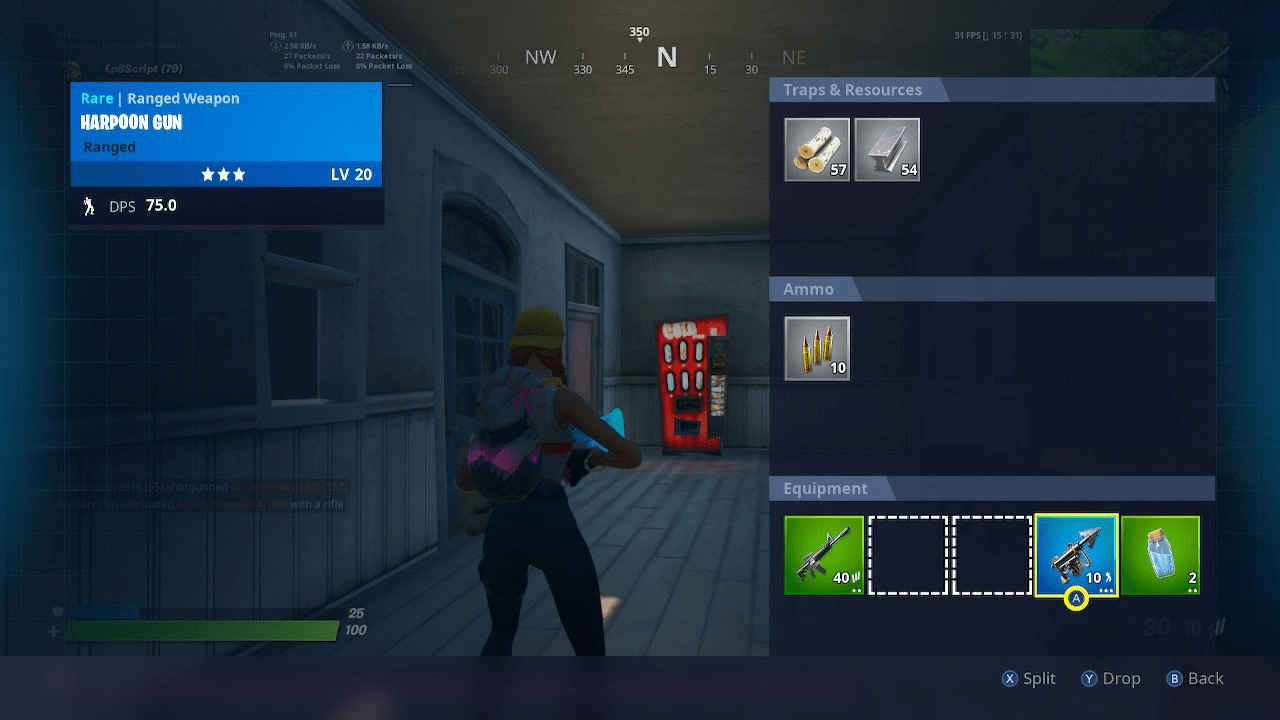
Task: Select the Harpoon Gun in the Equipment slot
Action: 1076,556
